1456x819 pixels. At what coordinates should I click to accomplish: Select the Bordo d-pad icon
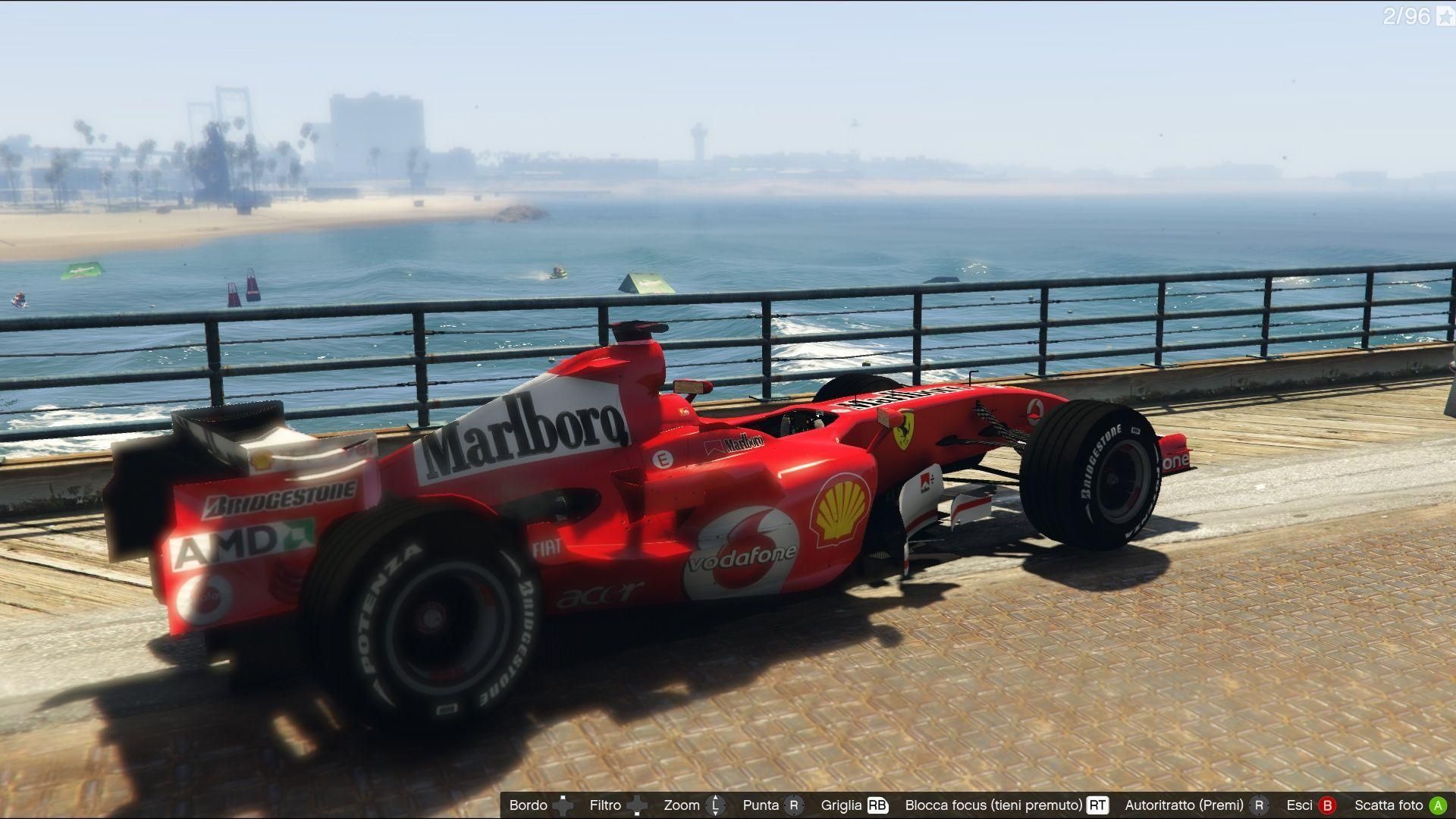(563, 804)
